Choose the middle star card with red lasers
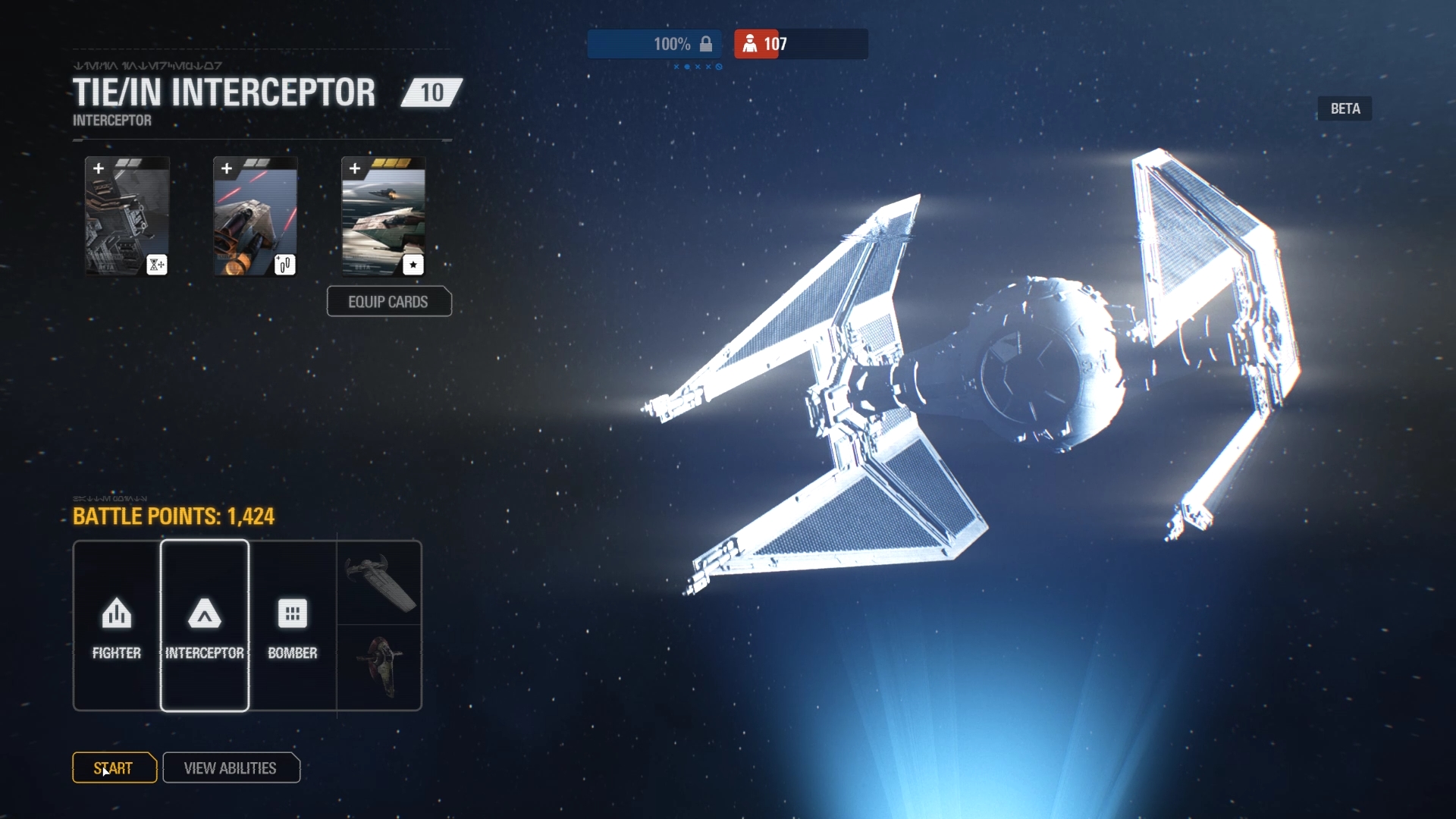Screen dimensions: 1456x819 coord(256,217)
